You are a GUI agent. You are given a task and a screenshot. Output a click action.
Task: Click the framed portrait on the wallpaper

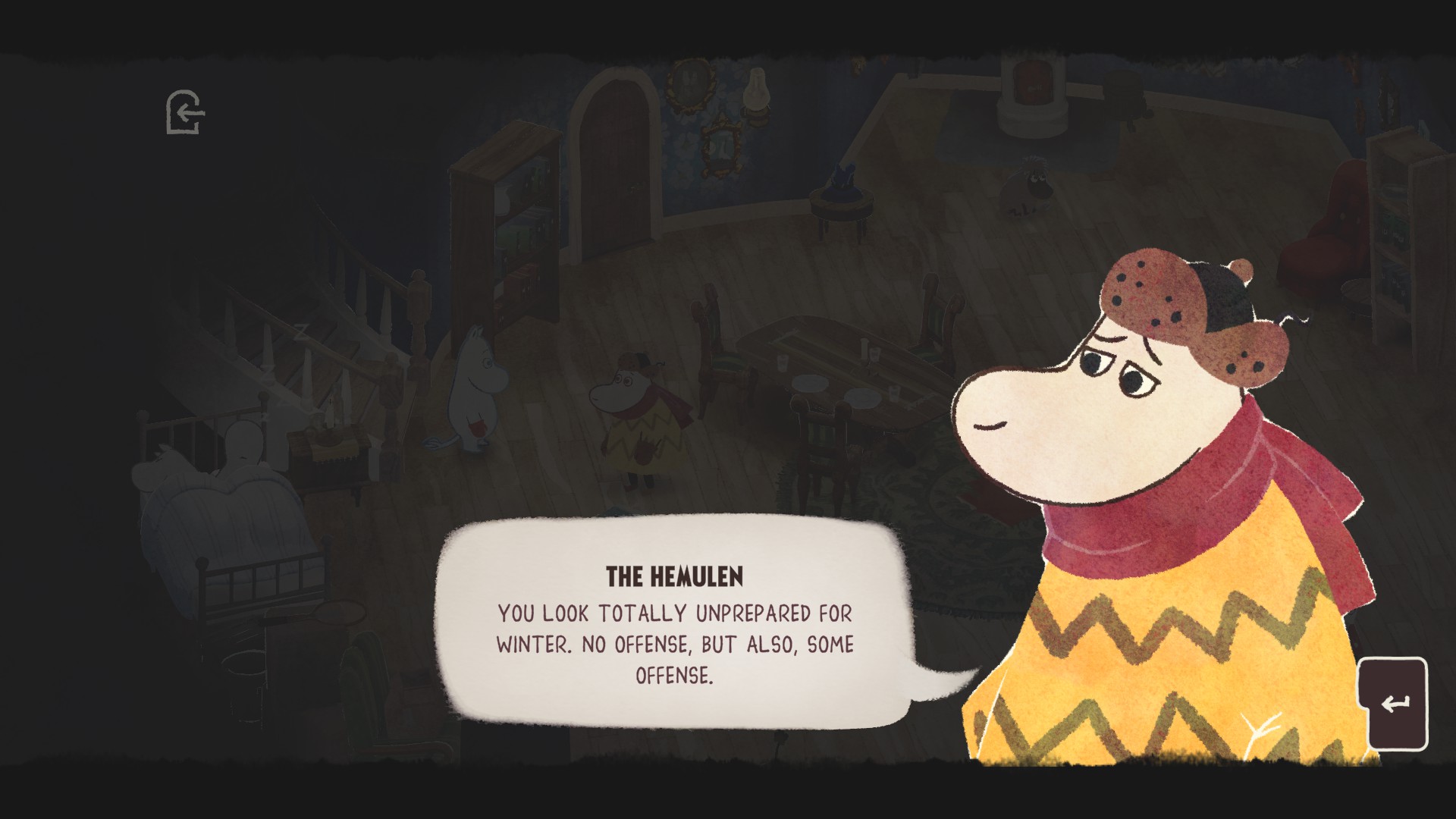point(689,85)
